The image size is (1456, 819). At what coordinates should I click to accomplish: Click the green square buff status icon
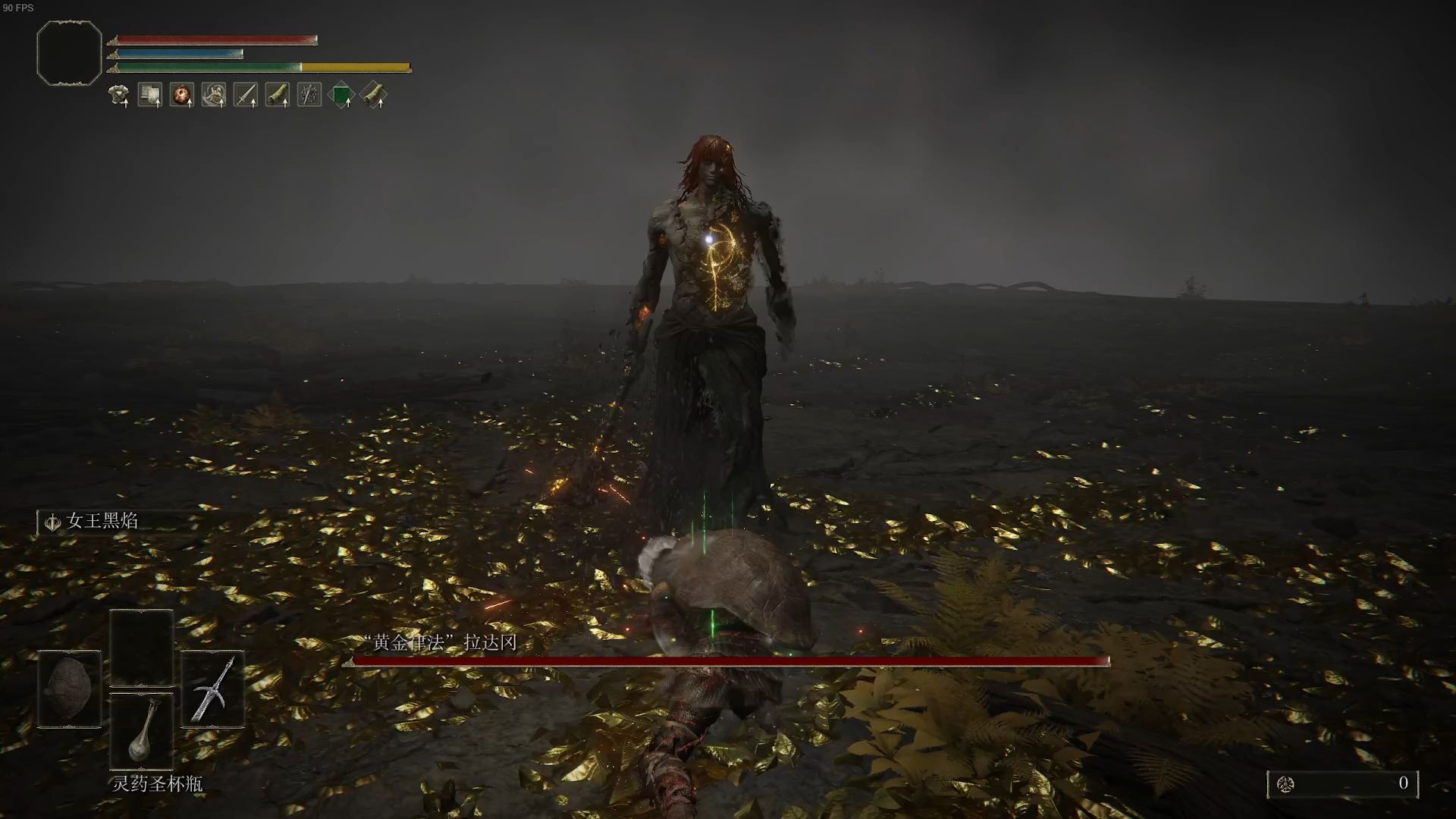[x=341, y=95]
